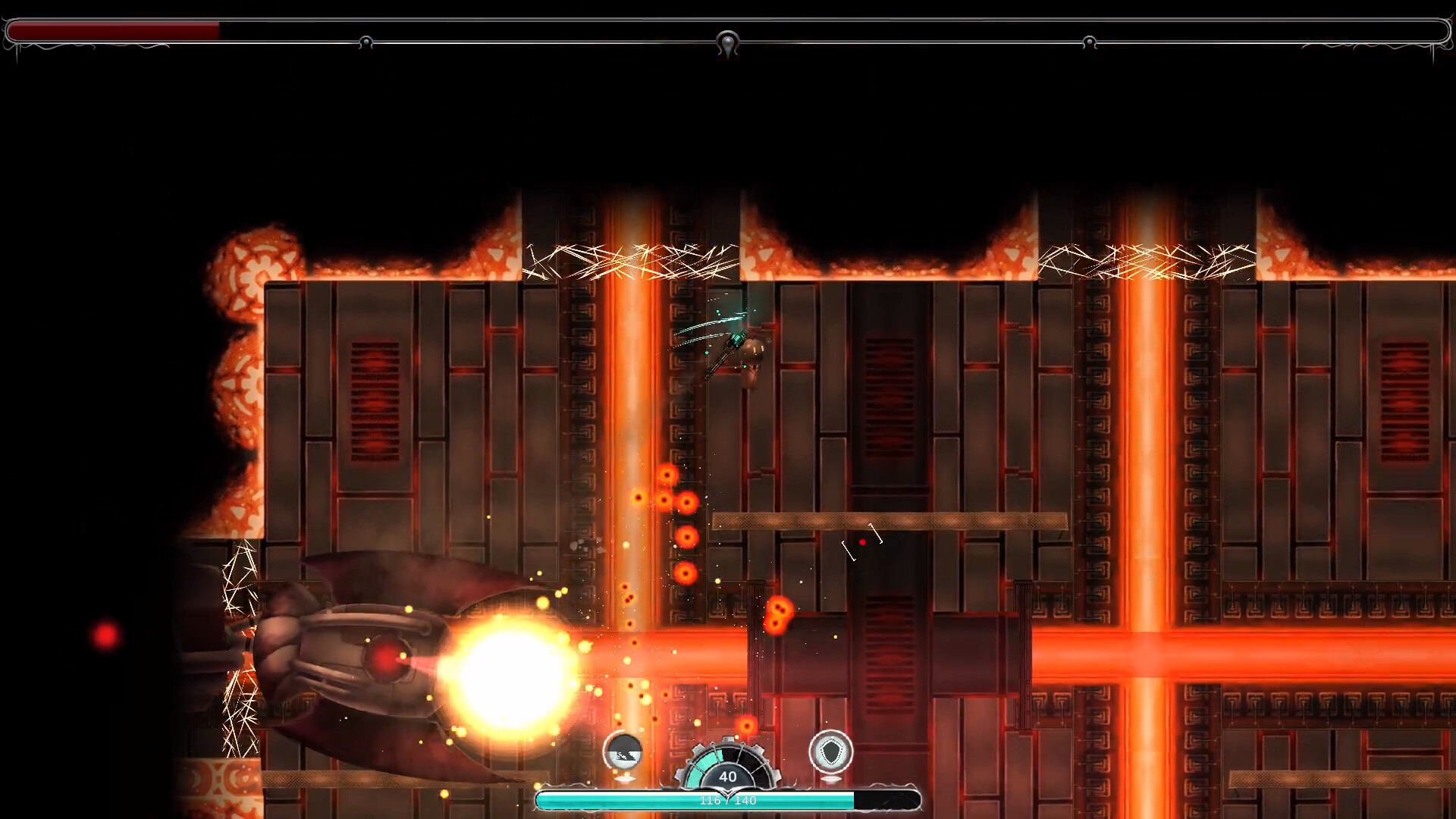
Task: Click the long empty bar along the top frame
Action: coord(834,30)
